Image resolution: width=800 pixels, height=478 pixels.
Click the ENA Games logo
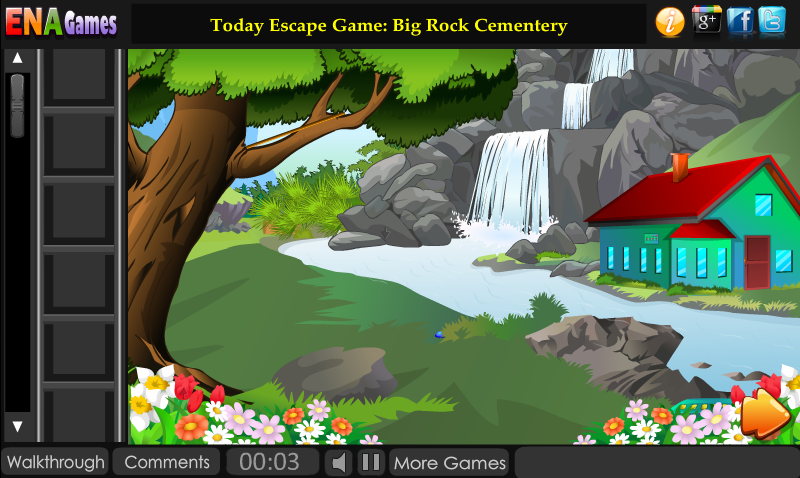tap(62, 22)
